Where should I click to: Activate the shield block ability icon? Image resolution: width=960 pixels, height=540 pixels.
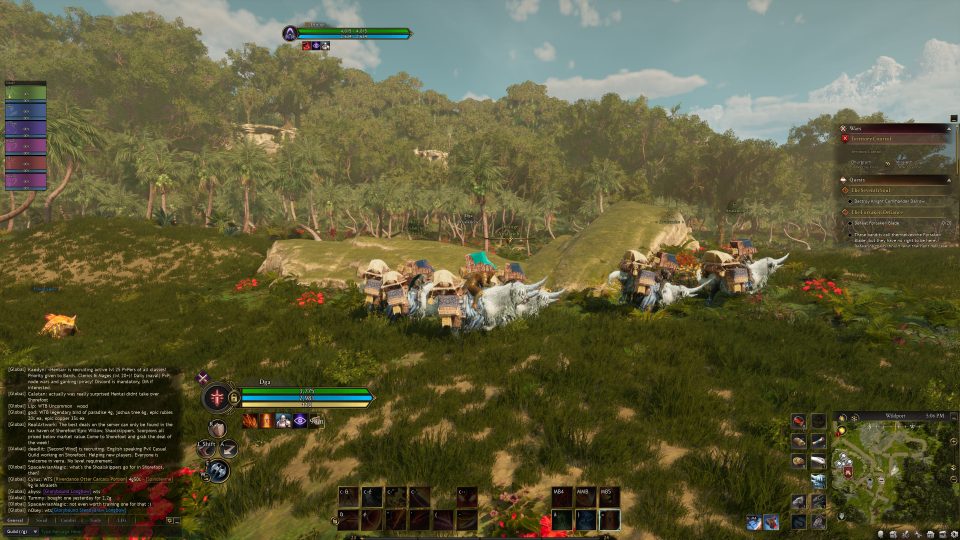(x=216, y=427)
